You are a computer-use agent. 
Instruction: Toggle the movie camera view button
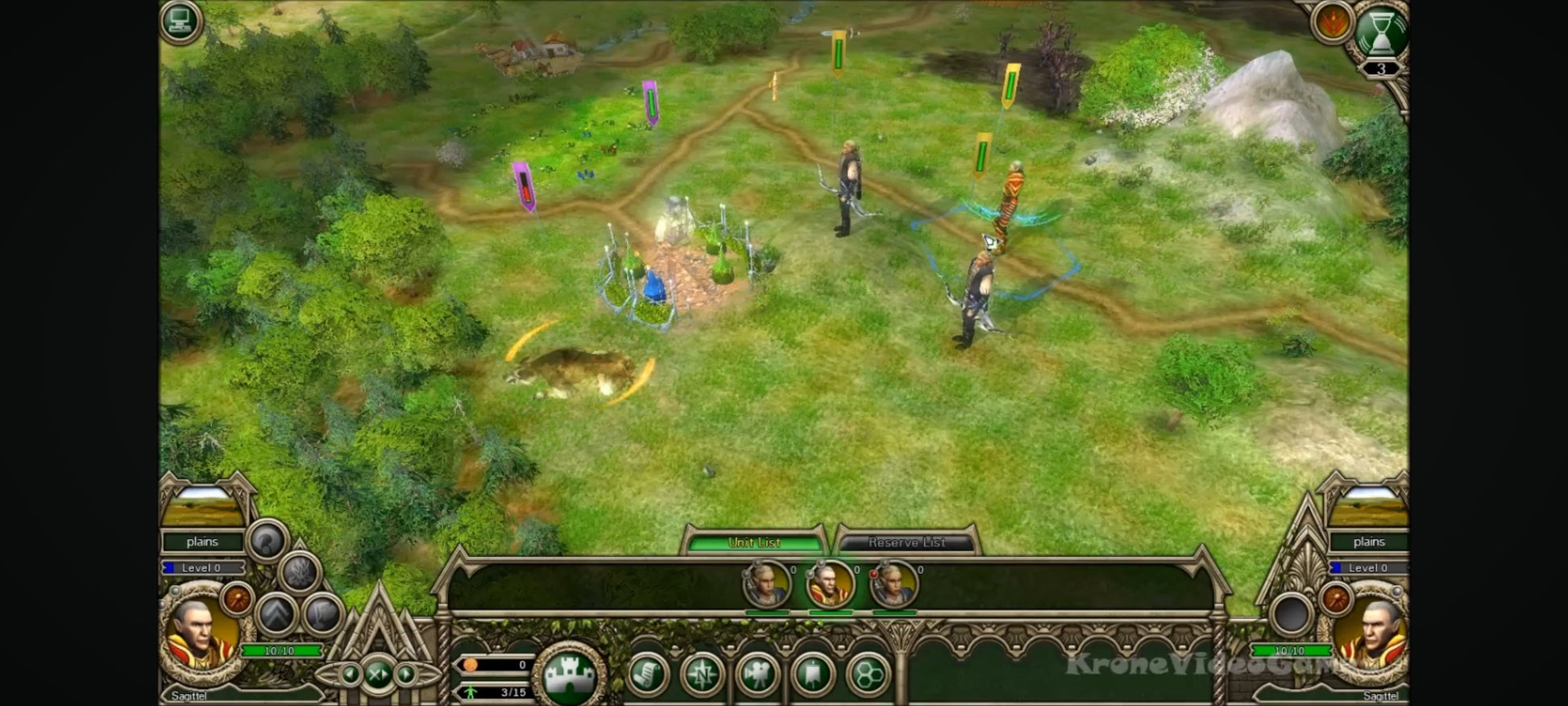pyautogui.click(x=757, y=675)
